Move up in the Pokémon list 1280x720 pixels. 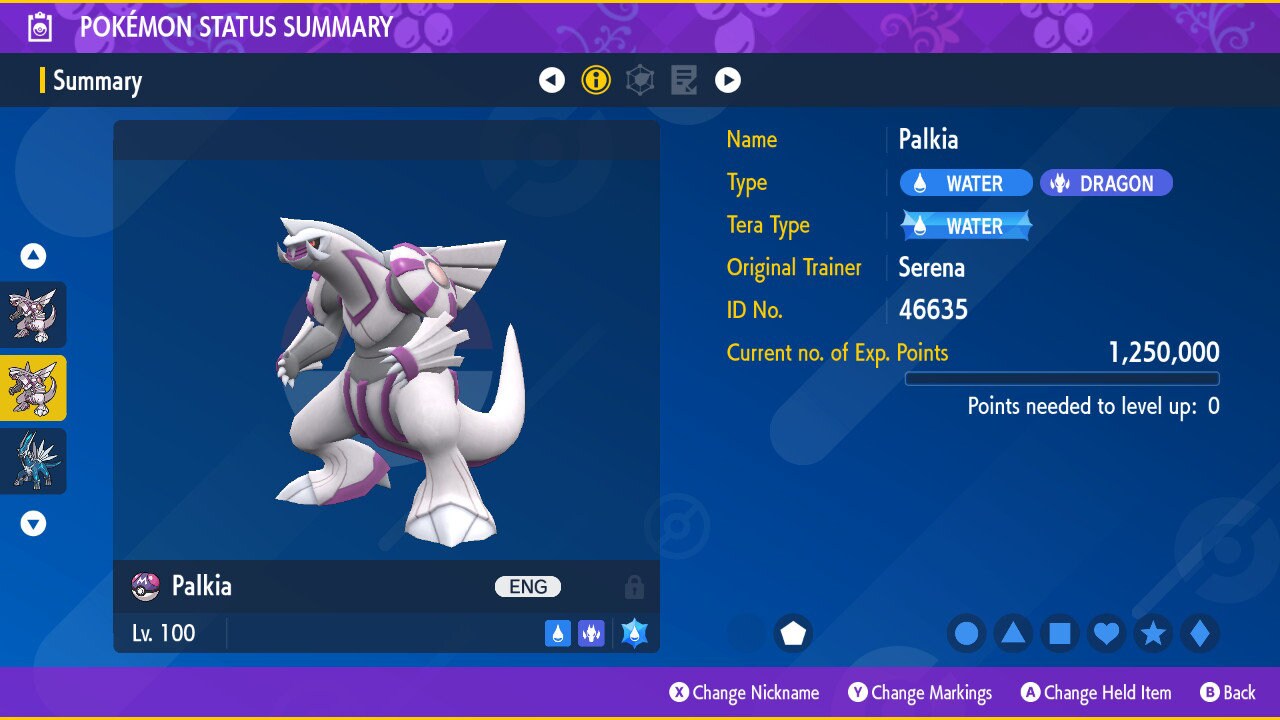pos(34,256)
